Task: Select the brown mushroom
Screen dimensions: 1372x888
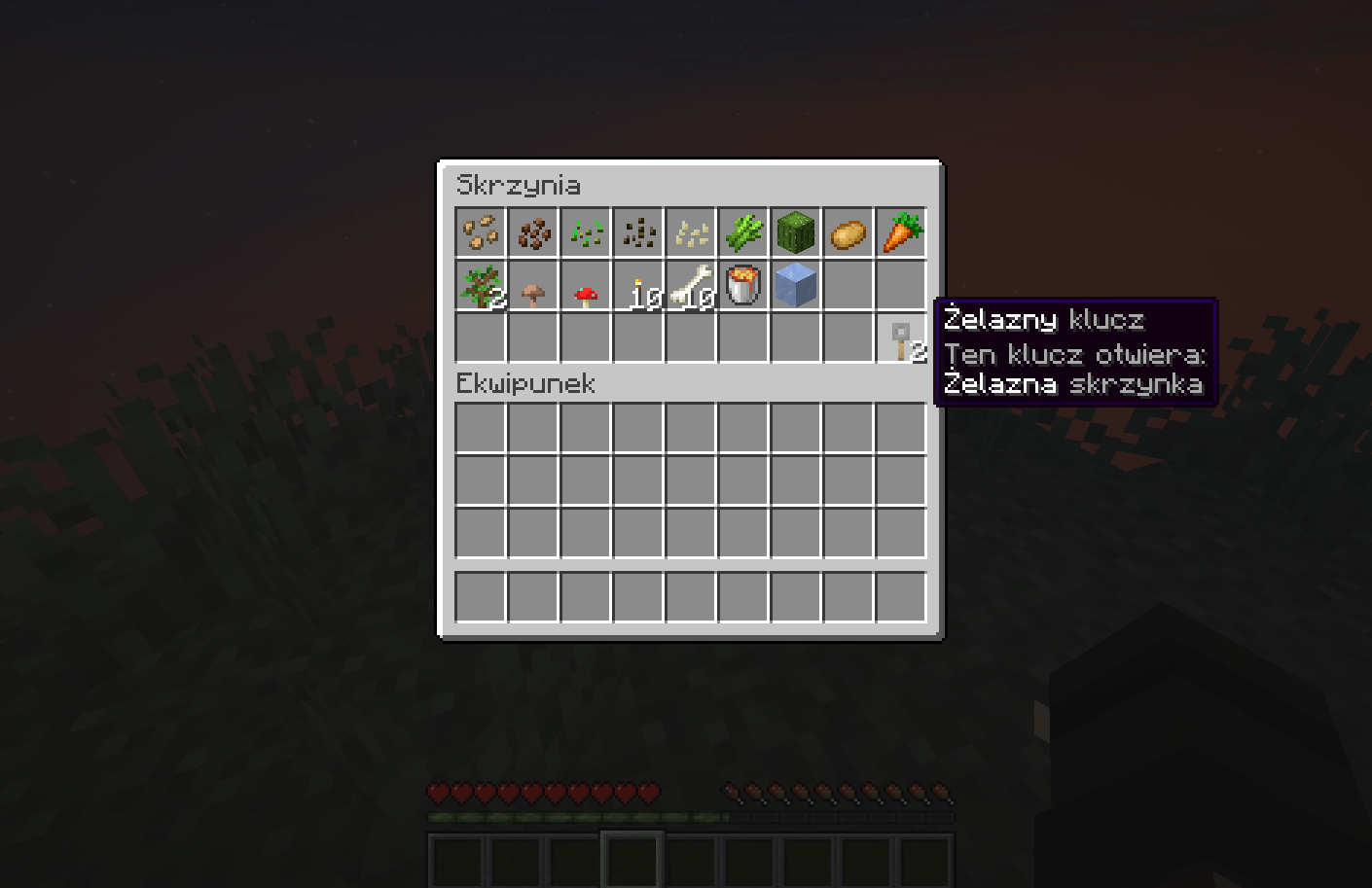Action: coord(532,284)
